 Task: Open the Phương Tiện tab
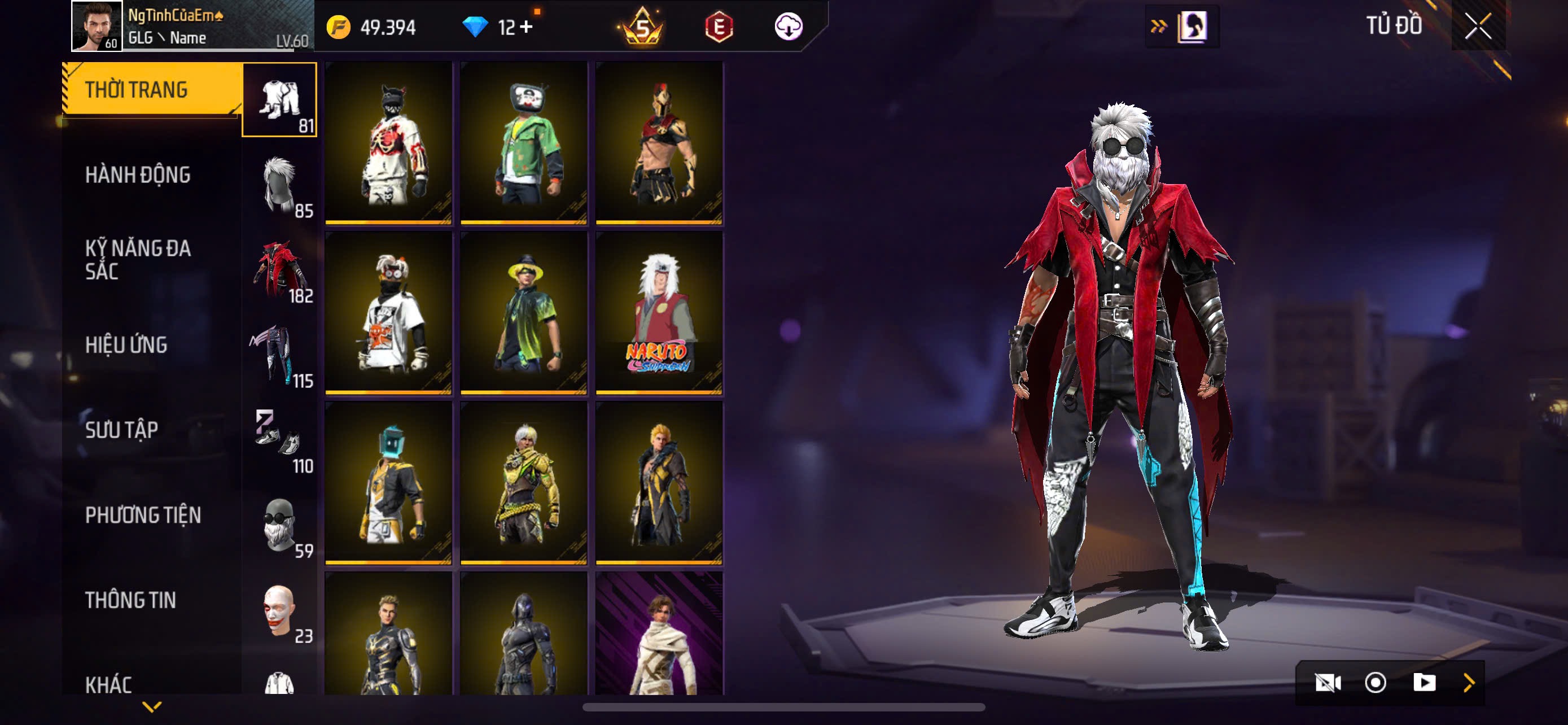[143, 515]
